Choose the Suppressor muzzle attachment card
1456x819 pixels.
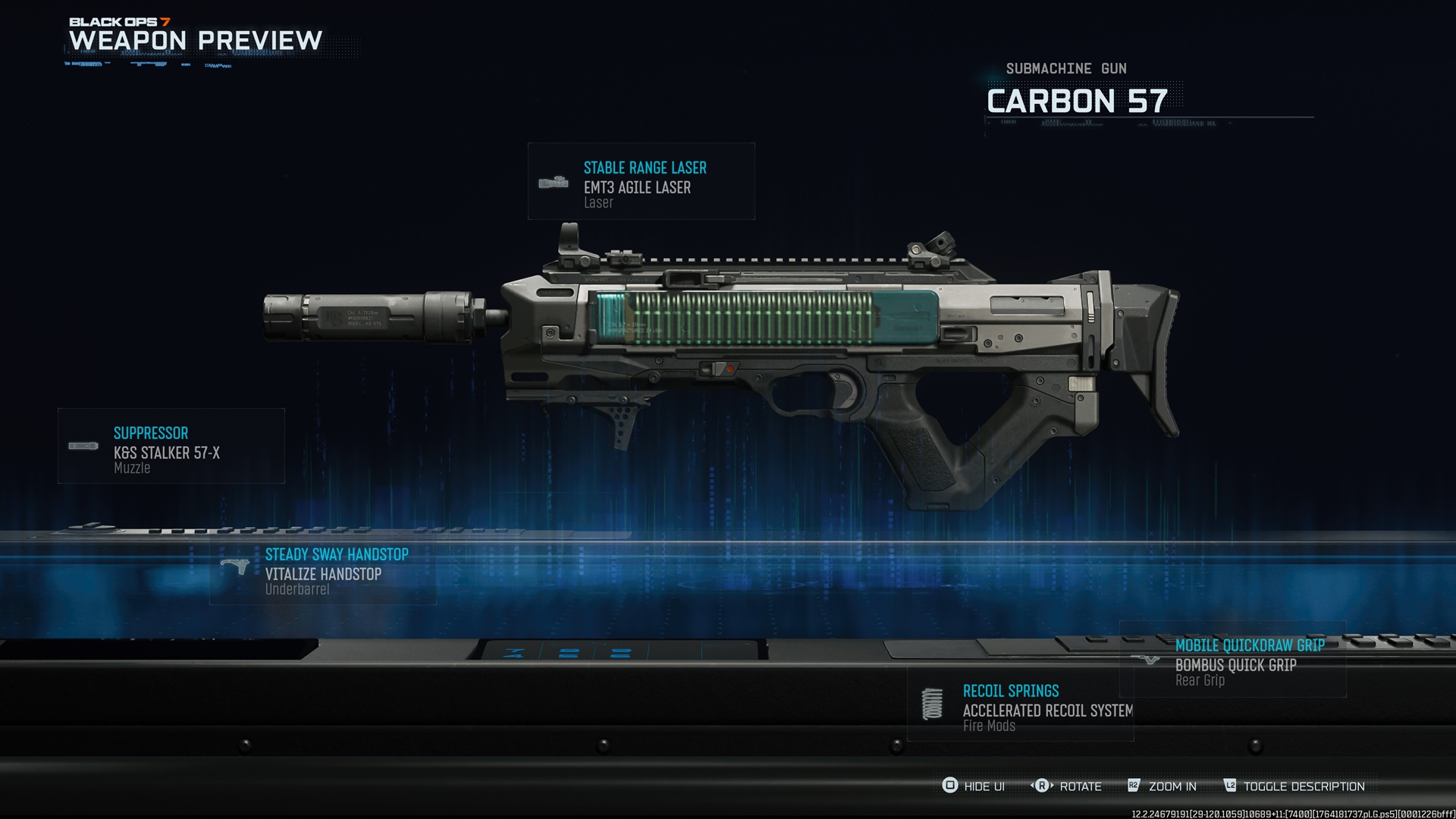tap(171, 447)
